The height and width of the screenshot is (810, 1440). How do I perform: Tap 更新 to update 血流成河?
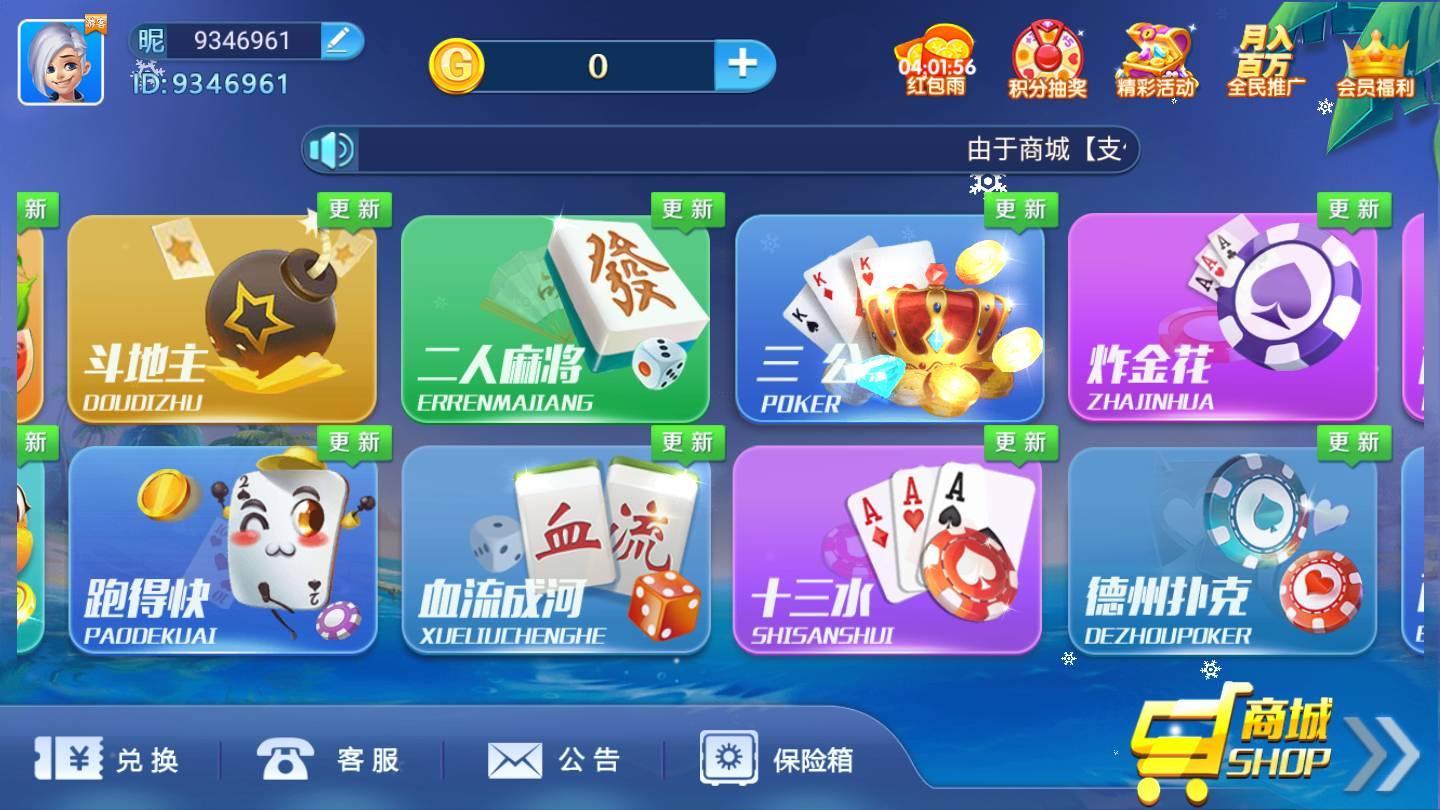coord(690,441)
